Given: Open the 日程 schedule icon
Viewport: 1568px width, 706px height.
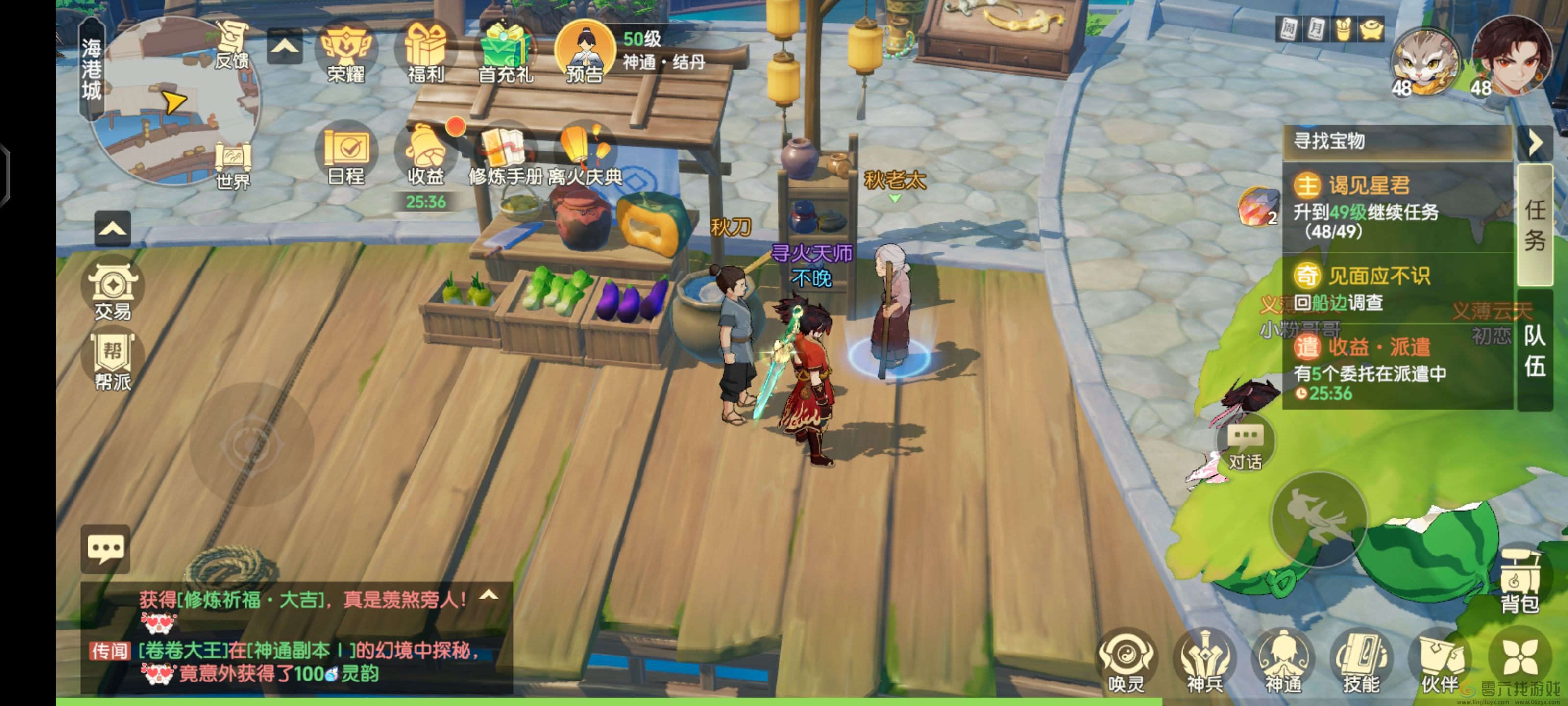Looking at the screenshot, I should [346, 155].
